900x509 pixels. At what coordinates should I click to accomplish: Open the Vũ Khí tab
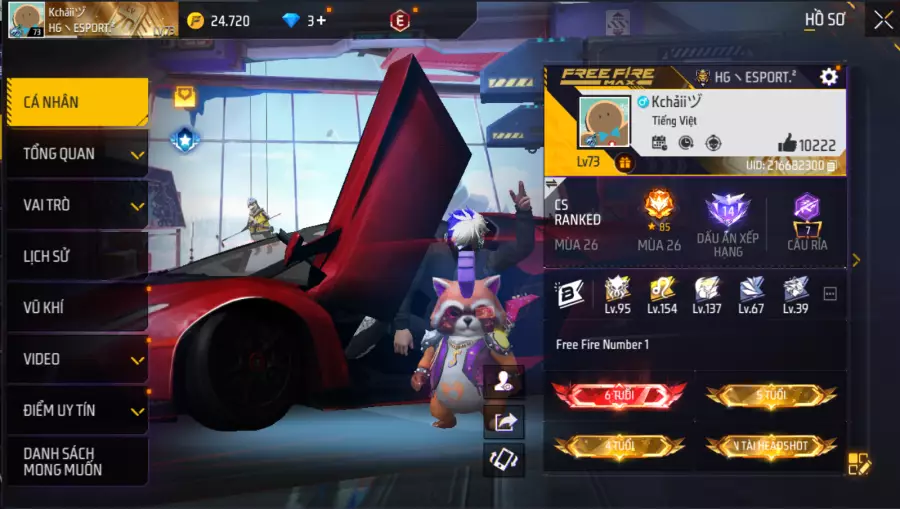[x=76, y=308]
